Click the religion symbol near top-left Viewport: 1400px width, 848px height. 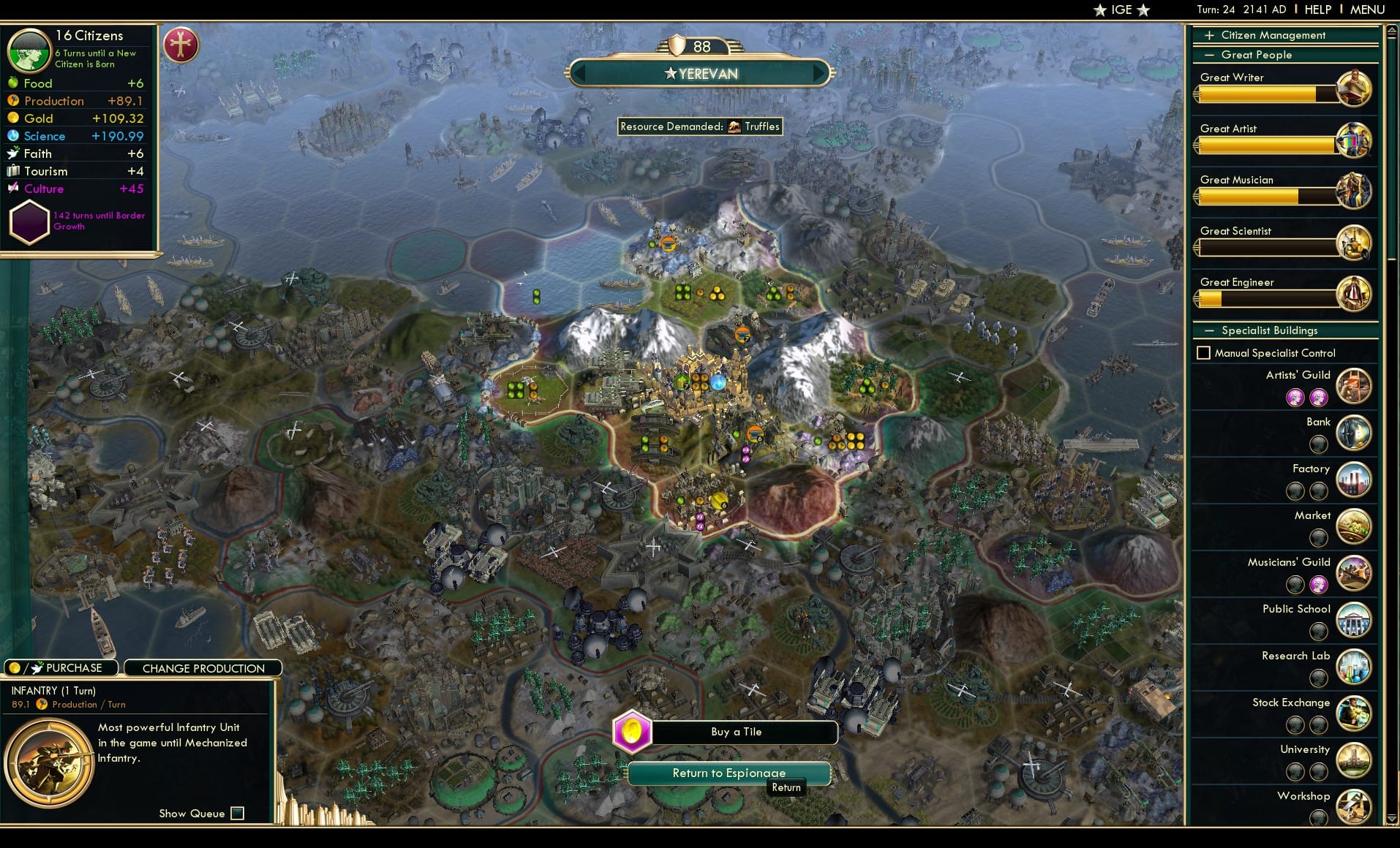(x=181, y=45)
